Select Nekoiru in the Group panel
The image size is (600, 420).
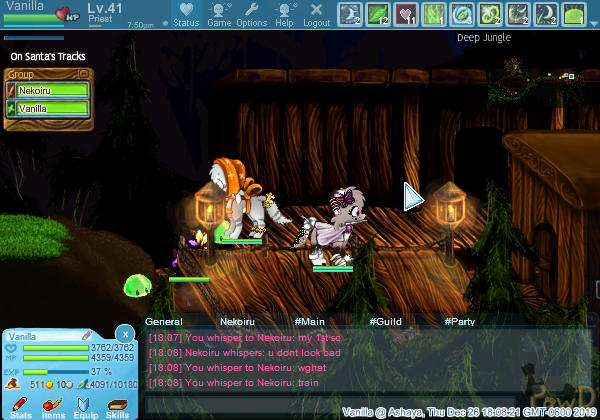click(x=48, y=91)
